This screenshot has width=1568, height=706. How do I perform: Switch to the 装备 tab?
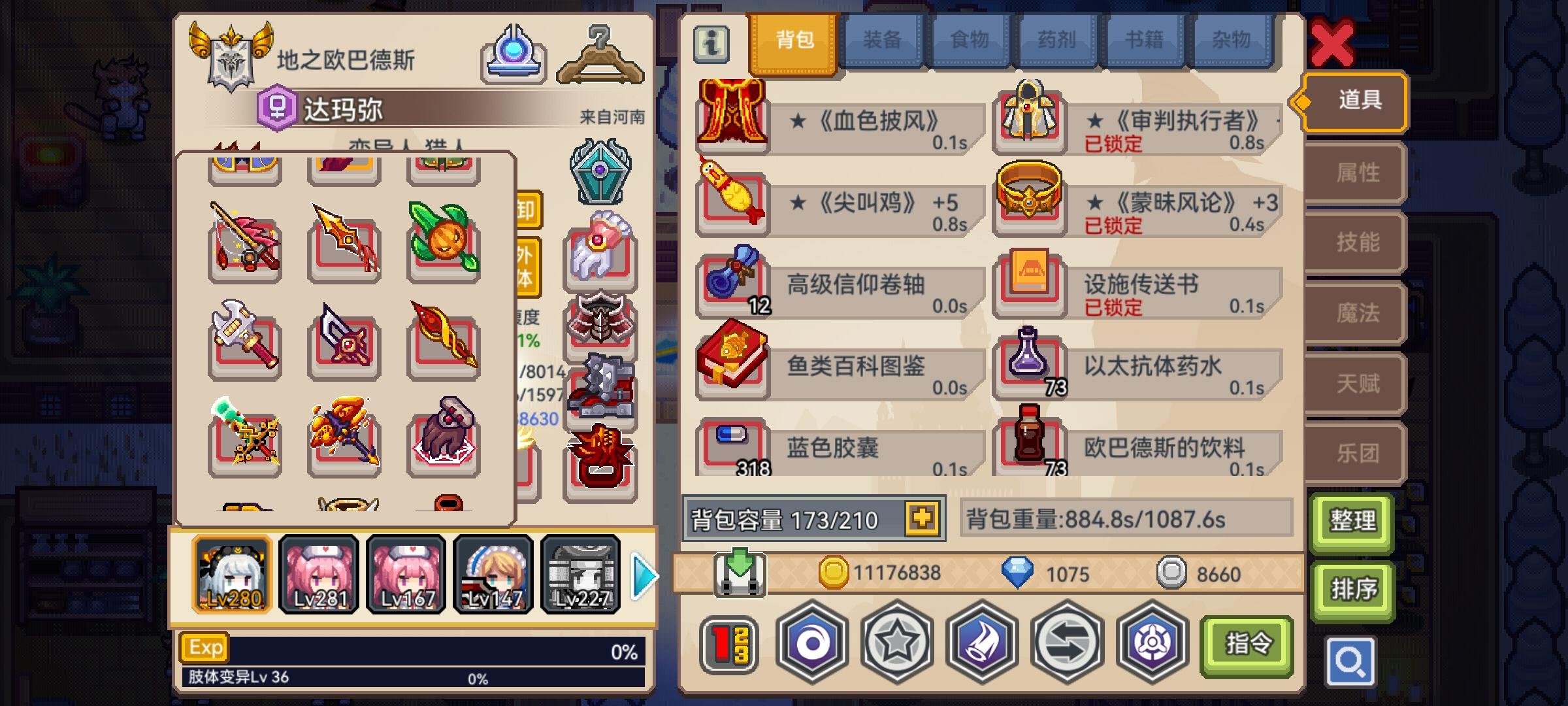(883, 41)
